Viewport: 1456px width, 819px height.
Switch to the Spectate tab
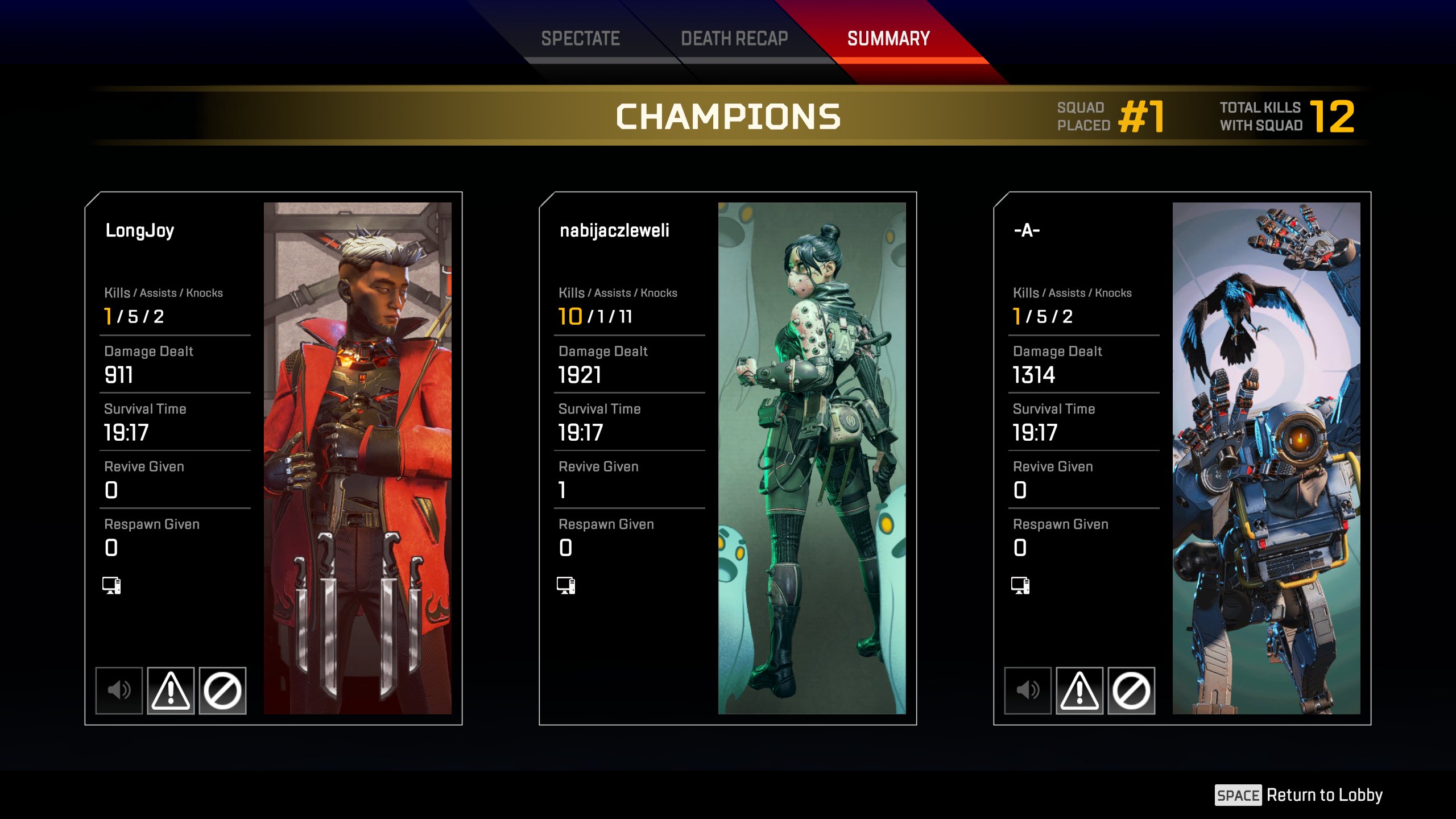click(x=580, y=39)
